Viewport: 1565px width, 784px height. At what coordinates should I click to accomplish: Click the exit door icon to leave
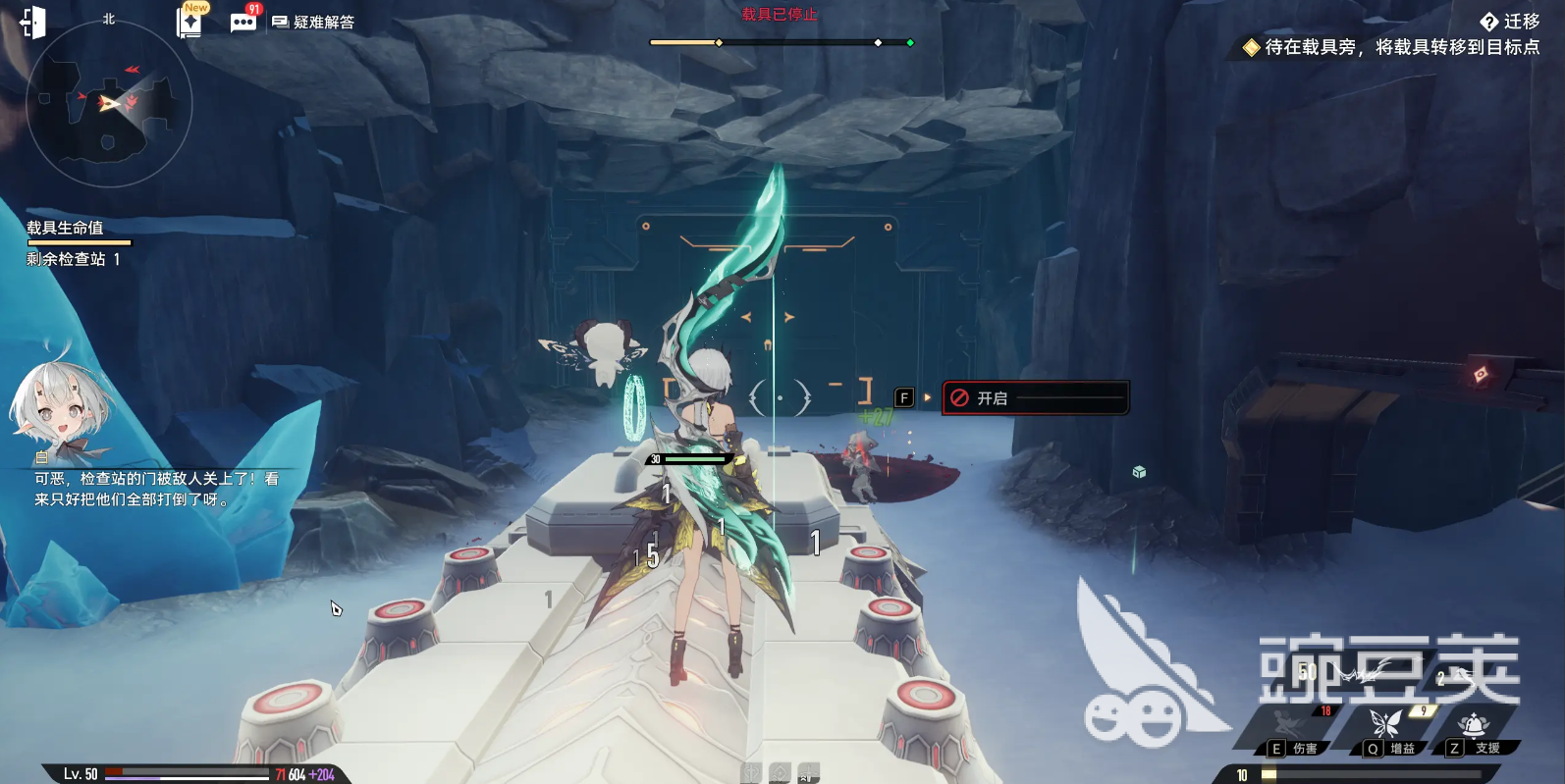point(31,22)
